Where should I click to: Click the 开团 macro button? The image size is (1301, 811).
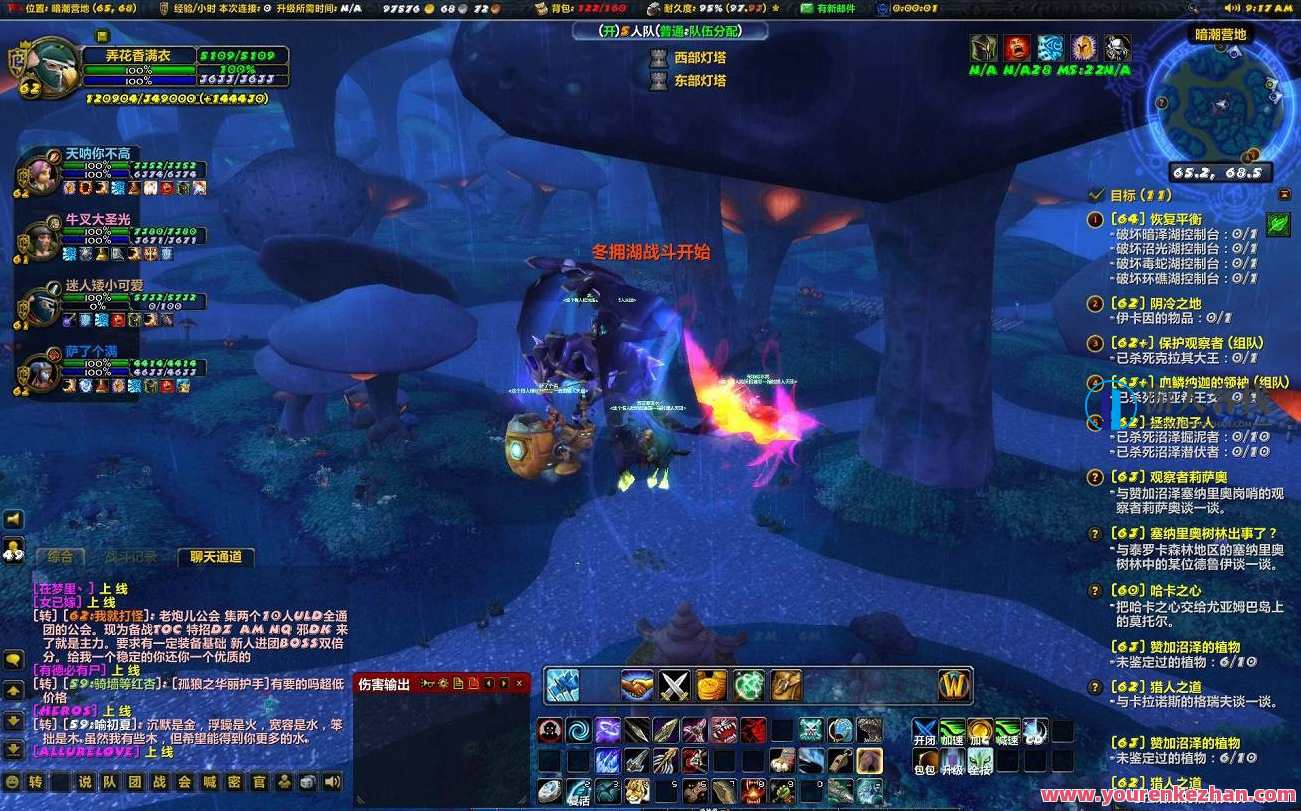coord(925,731)
